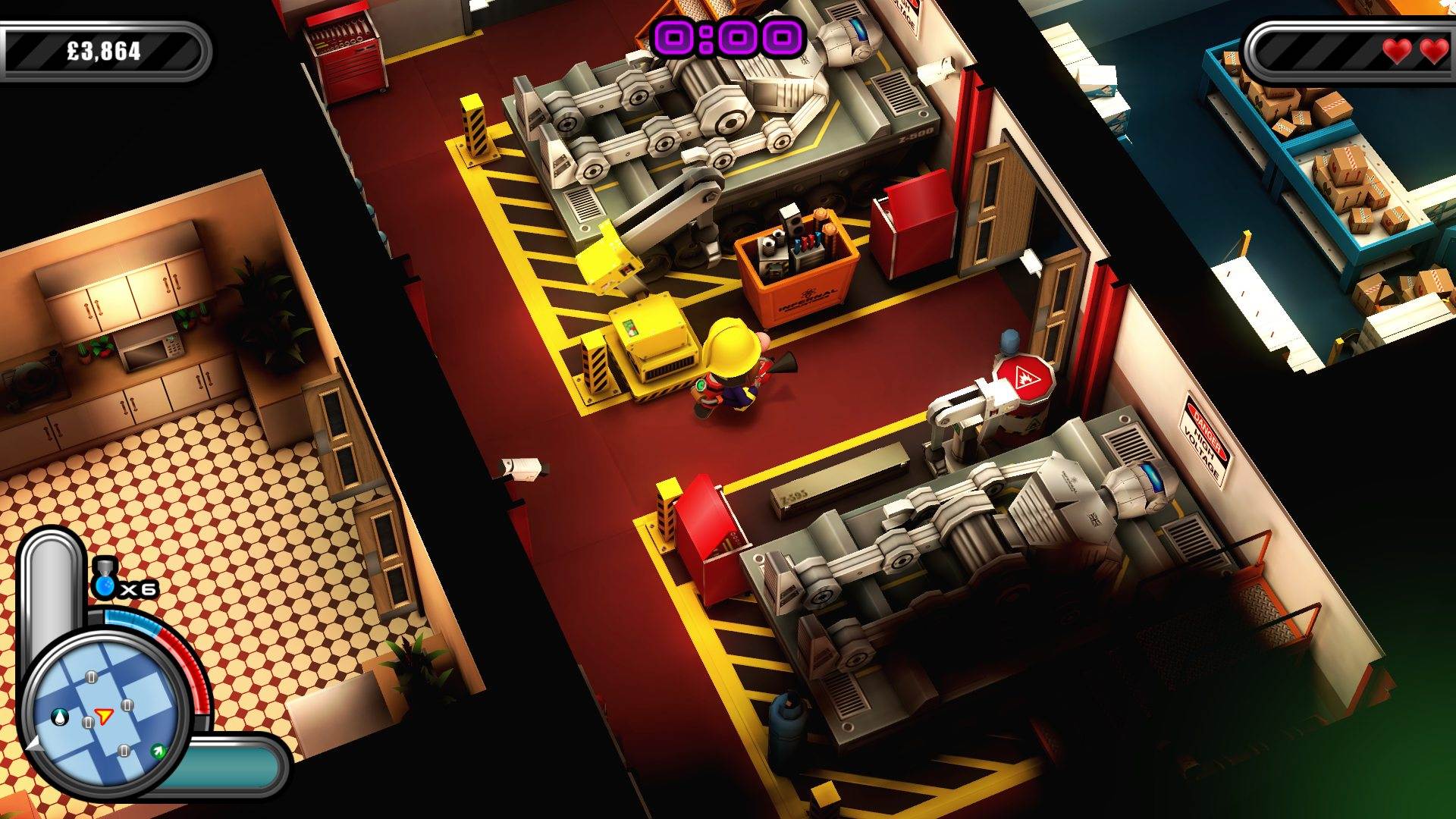Click the green arrow marker on the minimap

[x=158, y=752]
